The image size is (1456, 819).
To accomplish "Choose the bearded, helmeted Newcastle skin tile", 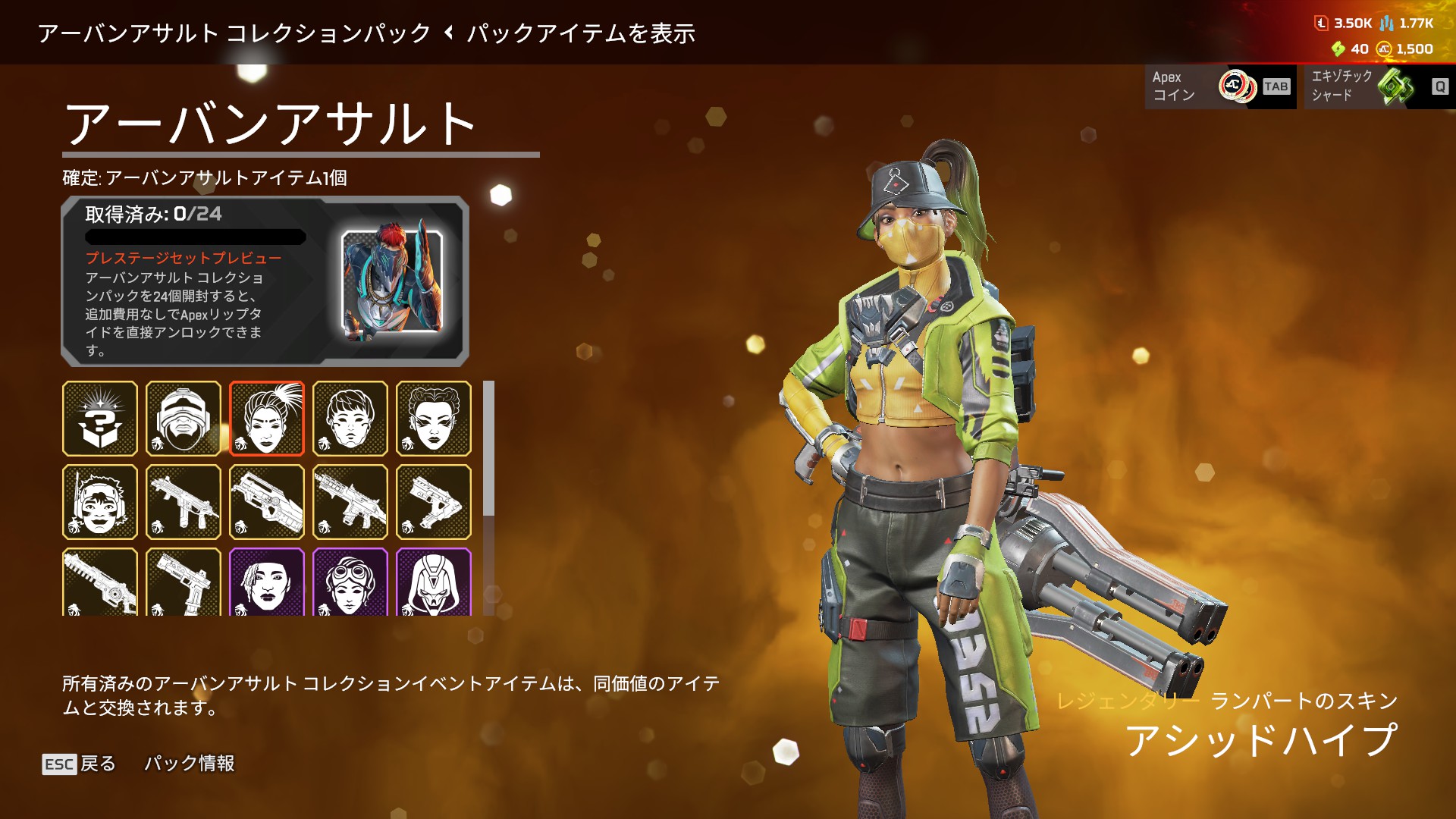I will click(x=184, y=419).
